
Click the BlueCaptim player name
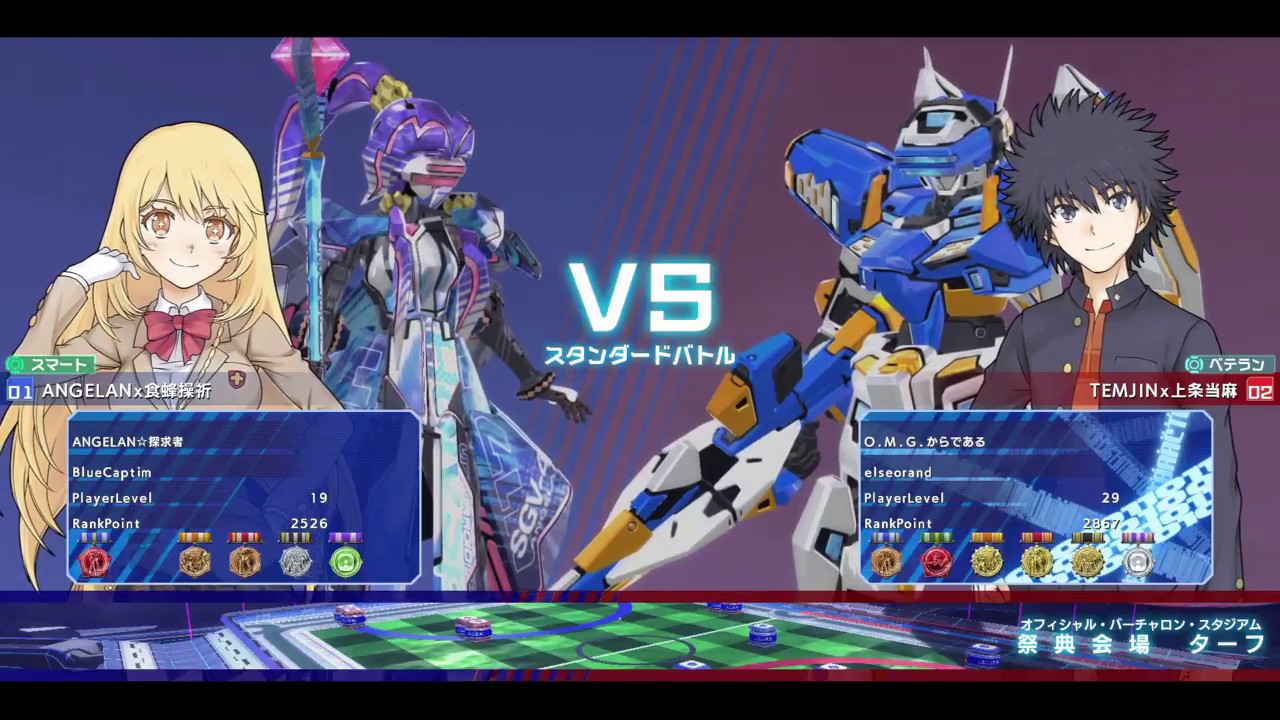(111, 473)
